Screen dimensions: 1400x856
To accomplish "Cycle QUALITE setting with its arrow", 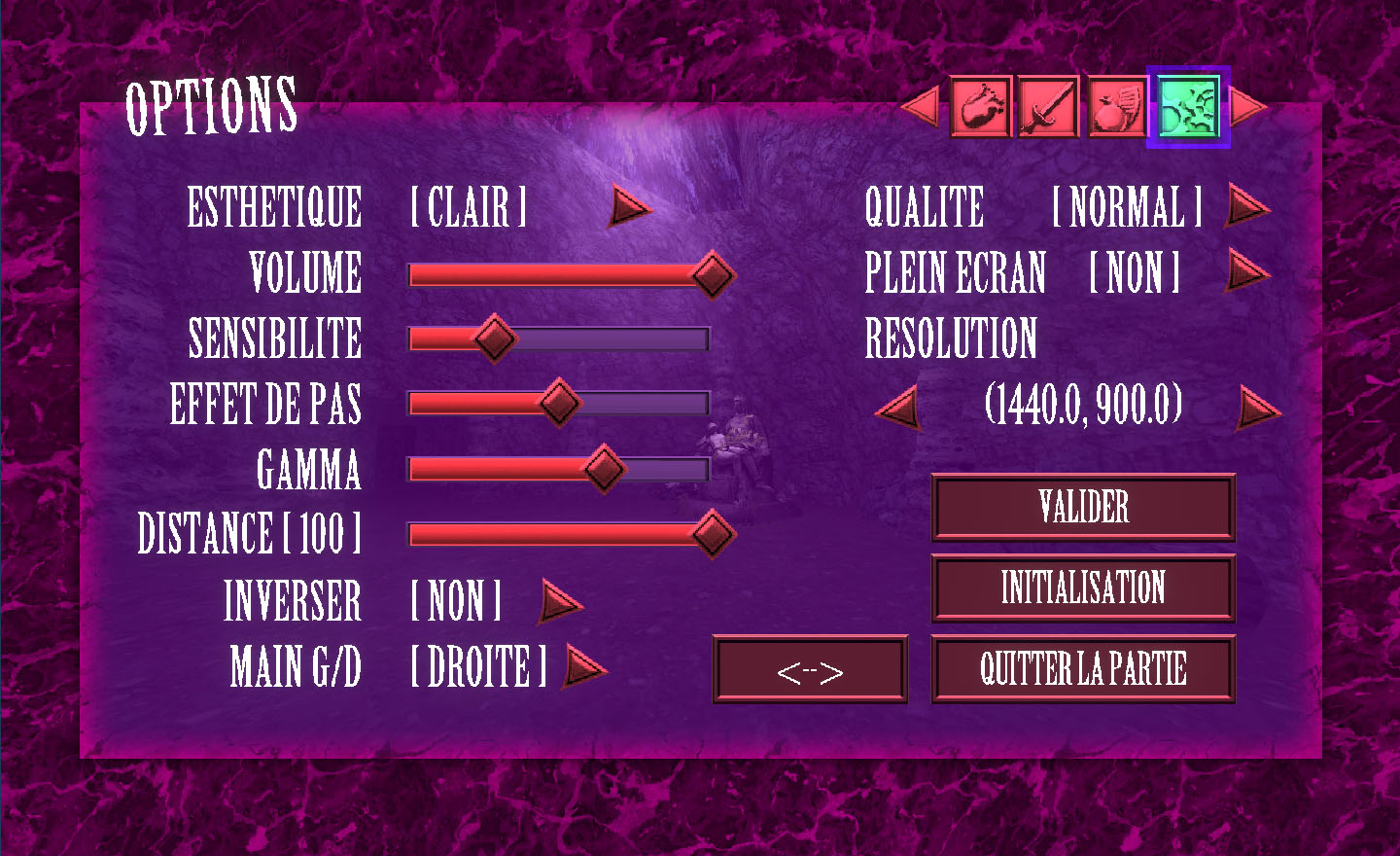I will tap(1246, 205).
